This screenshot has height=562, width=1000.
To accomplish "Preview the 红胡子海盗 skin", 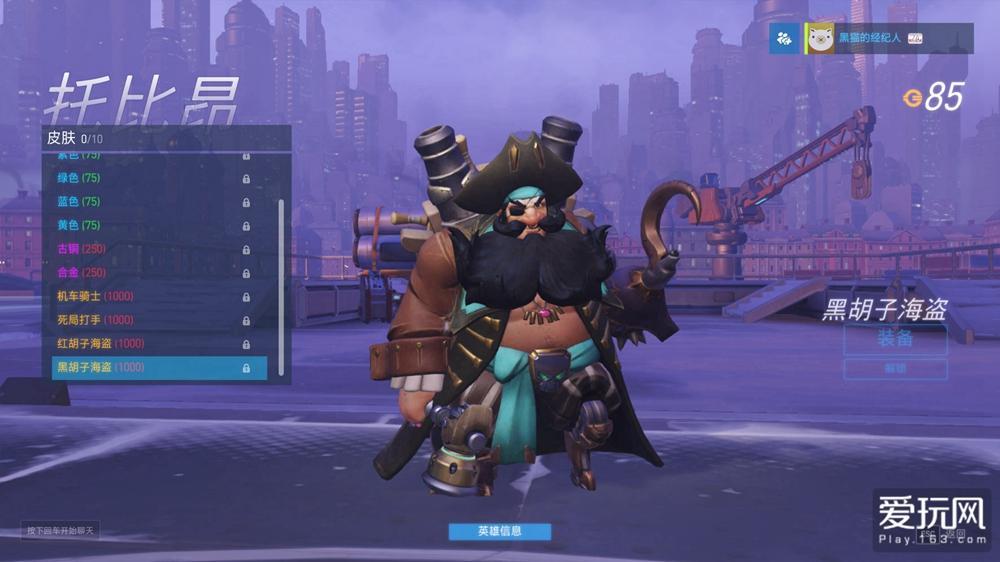I will (x=150, y=343).
